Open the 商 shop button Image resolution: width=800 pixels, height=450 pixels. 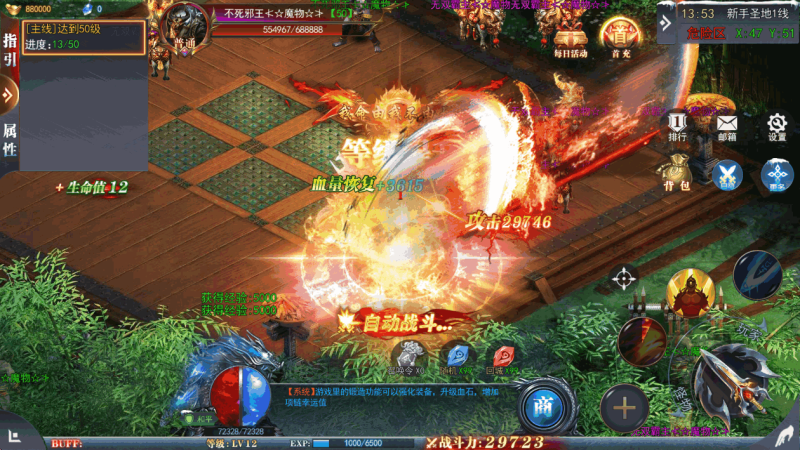[543, 404]
